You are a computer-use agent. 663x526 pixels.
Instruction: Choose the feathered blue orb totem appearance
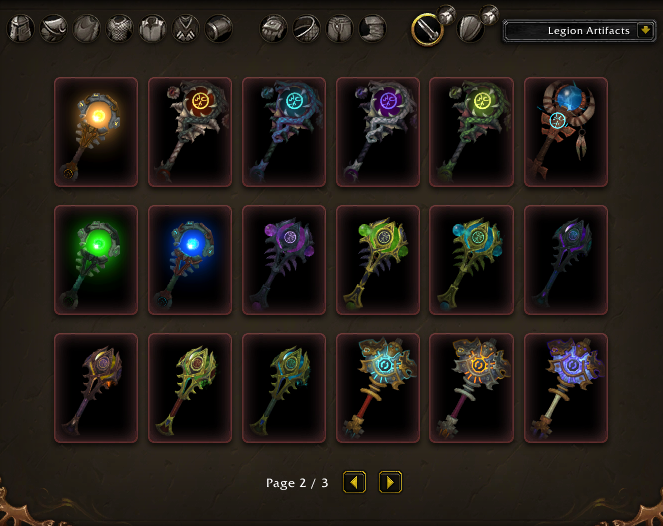566,132
